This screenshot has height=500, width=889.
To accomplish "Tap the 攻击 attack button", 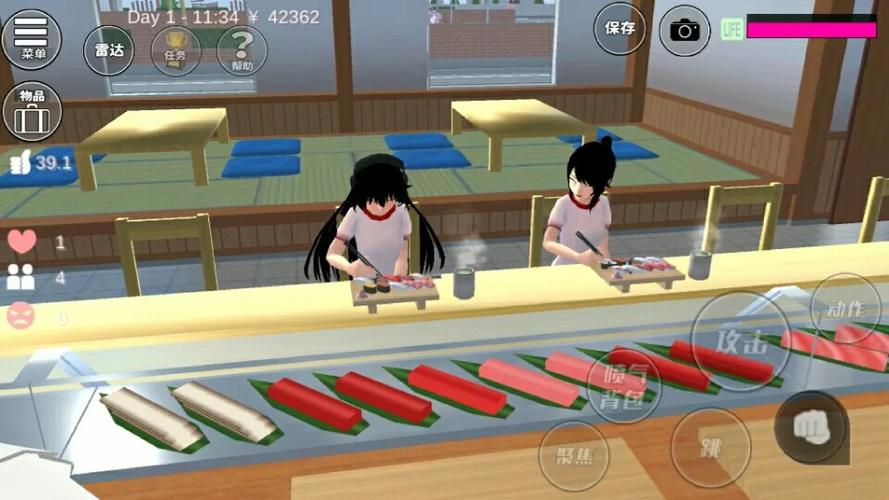I will tap(741, 341).
